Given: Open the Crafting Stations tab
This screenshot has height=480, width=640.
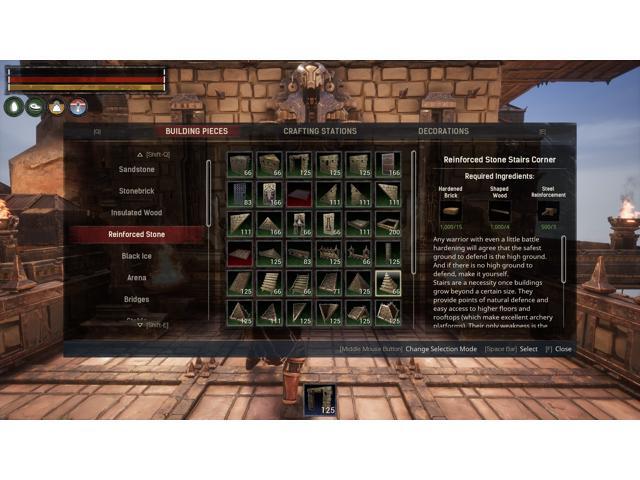Looking at the screenshot, I should point(320,131).
